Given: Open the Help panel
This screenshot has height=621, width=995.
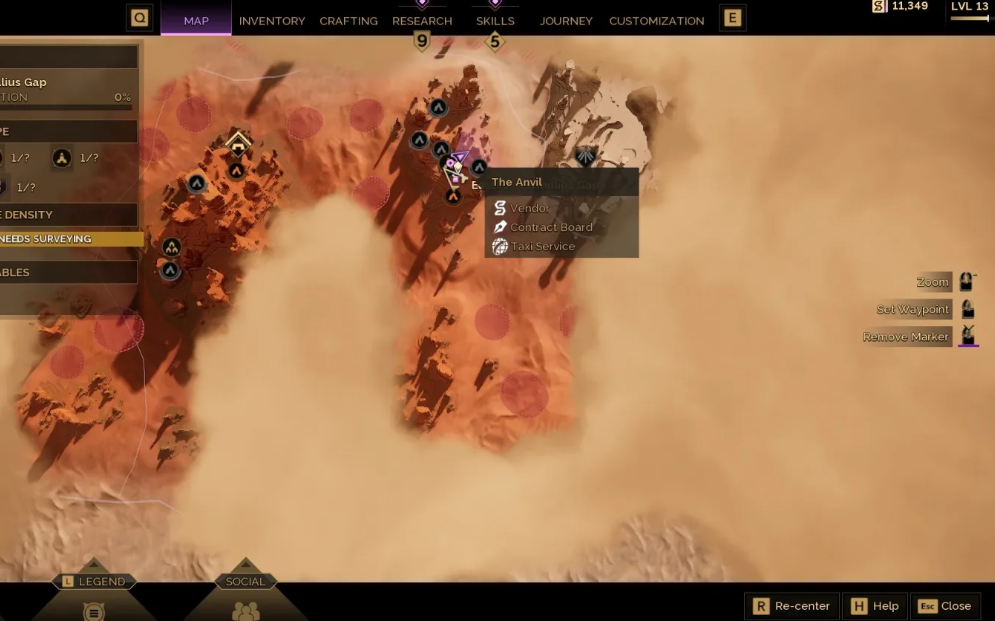Looking at the screenshot, I should point(874,606).
